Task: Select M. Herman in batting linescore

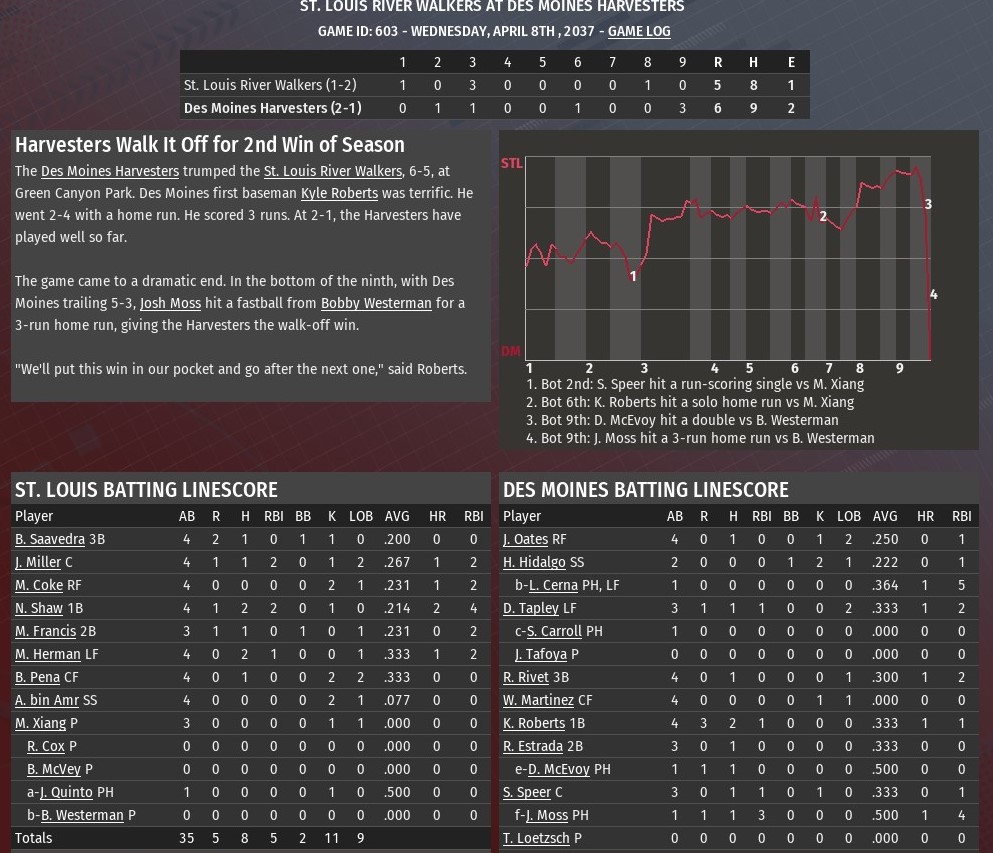Action: [x=48, y=654]
